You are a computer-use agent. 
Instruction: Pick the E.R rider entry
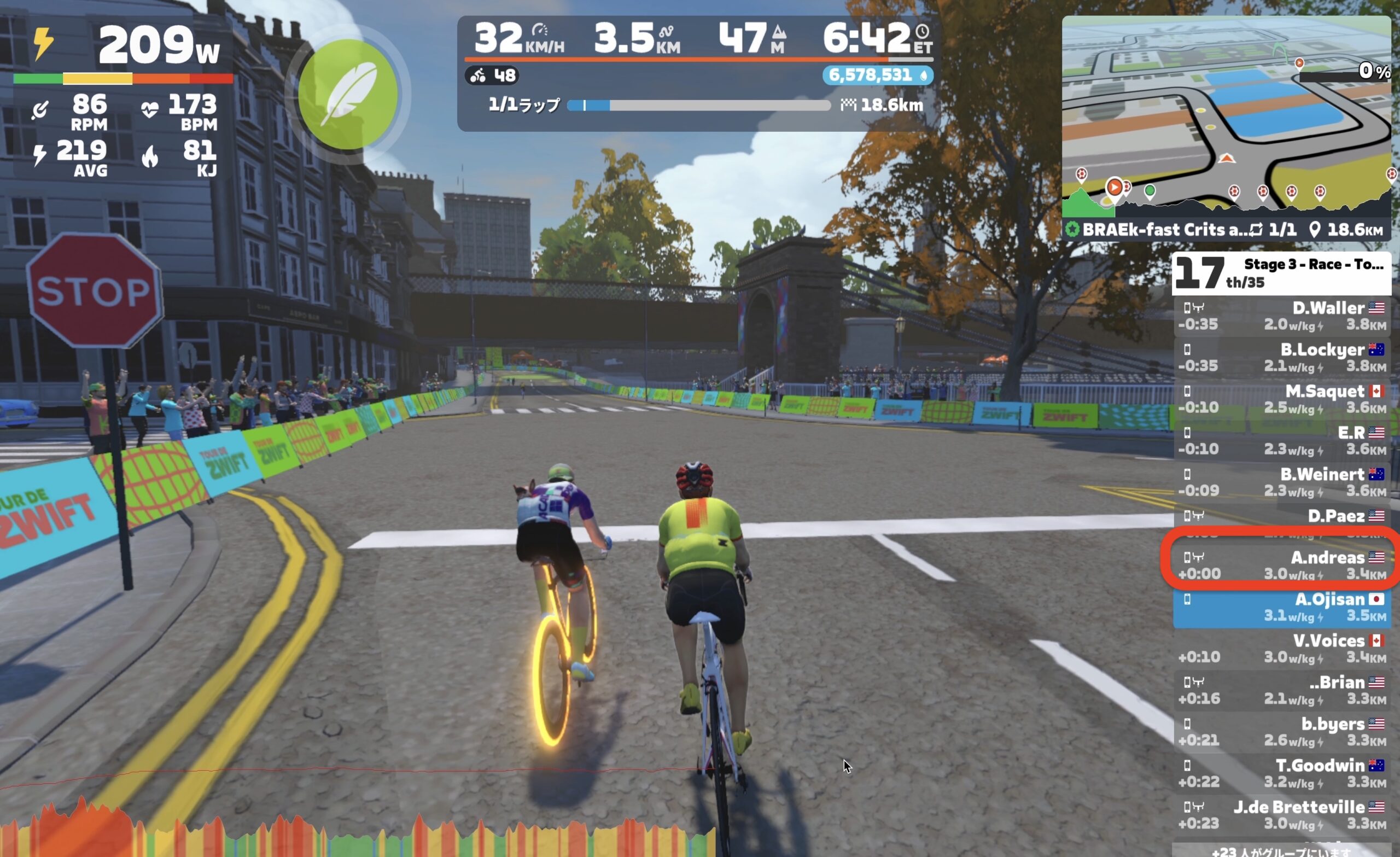click(x=1282, y=440)
